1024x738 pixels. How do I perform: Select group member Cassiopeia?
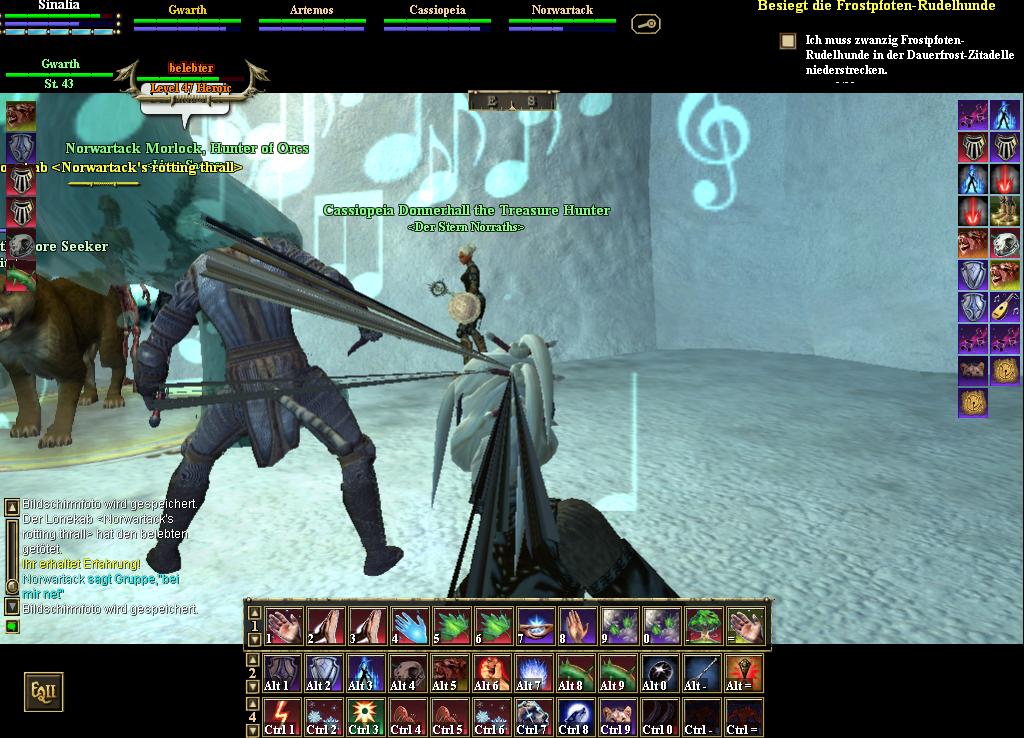click(437, 15)
